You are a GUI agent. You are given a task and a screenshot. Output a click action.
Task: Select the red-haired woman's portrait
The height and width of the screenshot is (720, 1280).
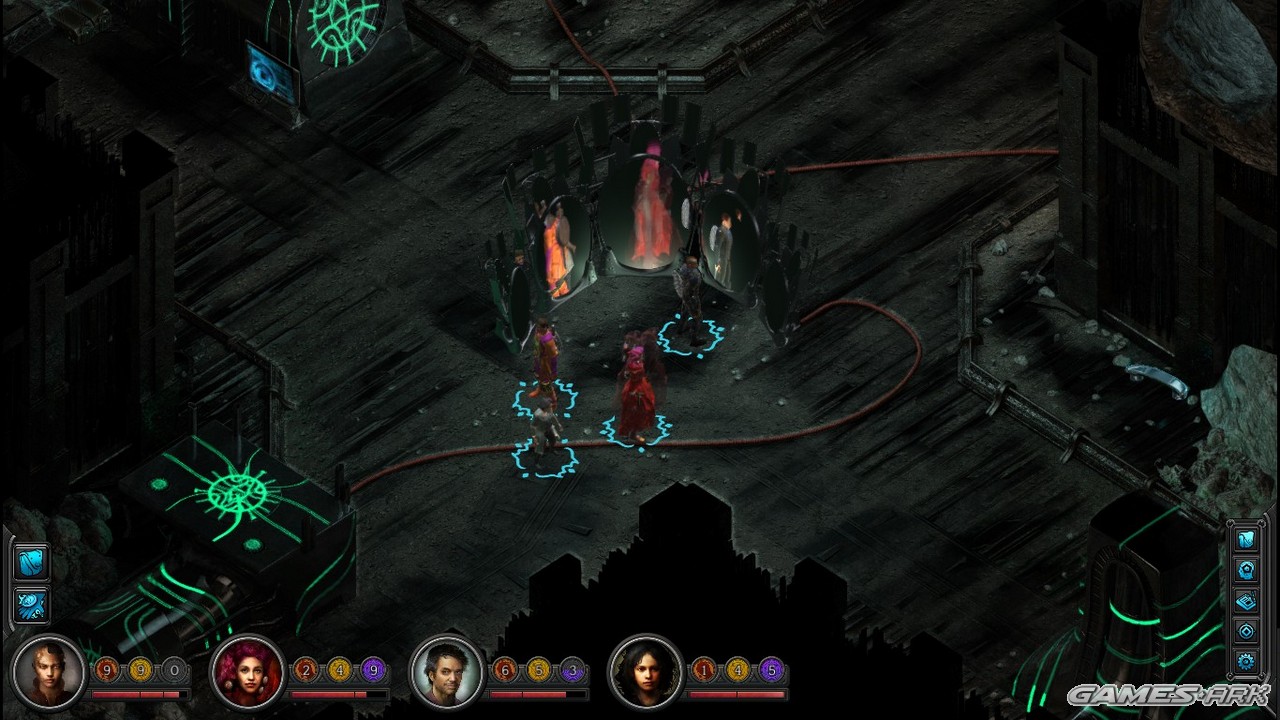[x=247, y=671]
